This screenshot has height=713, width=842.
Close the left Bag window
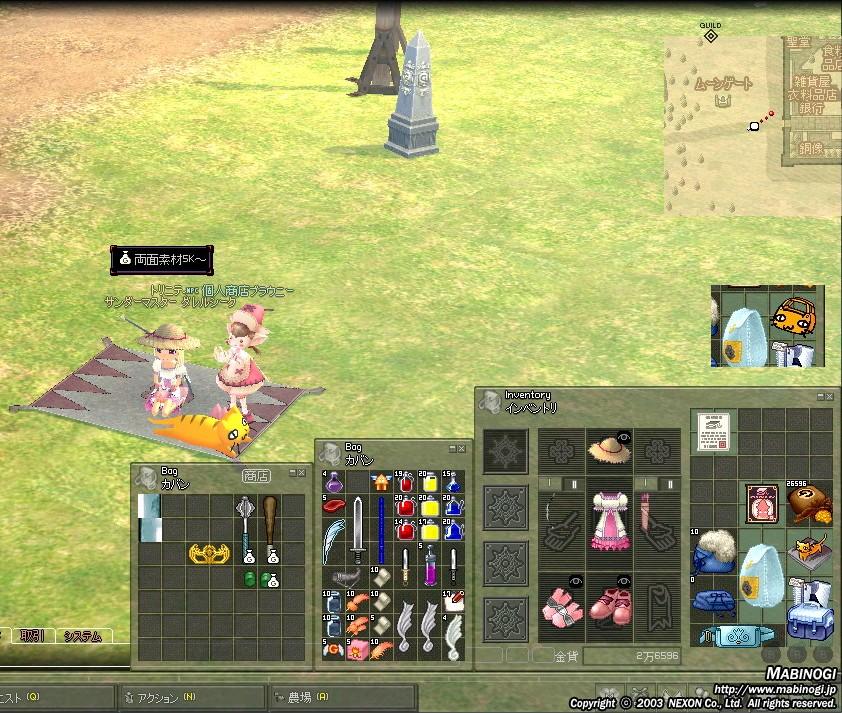click(x=302, y=472)
